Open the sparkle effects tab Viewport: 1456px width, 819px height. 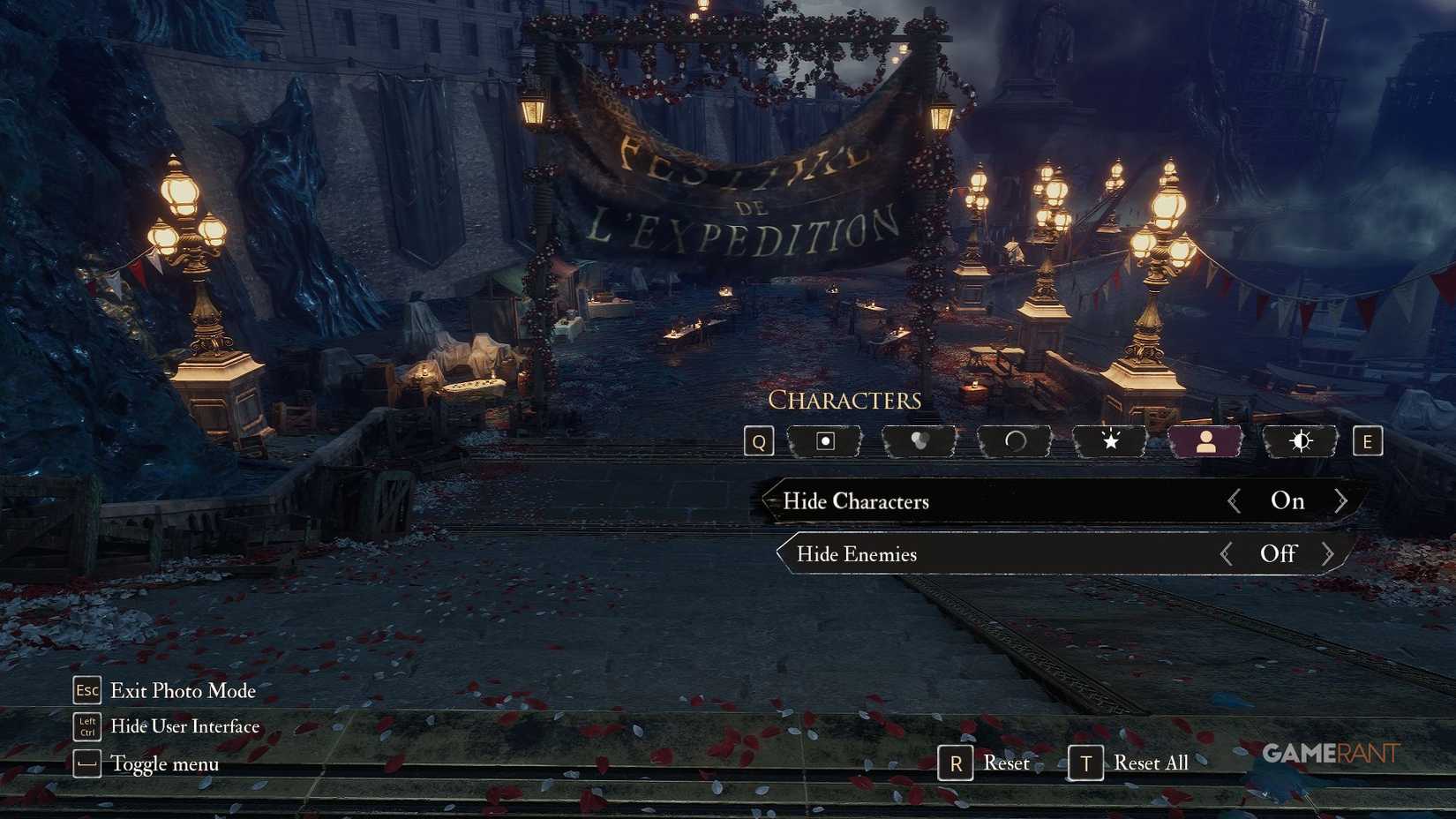(x=1108, y=441)
